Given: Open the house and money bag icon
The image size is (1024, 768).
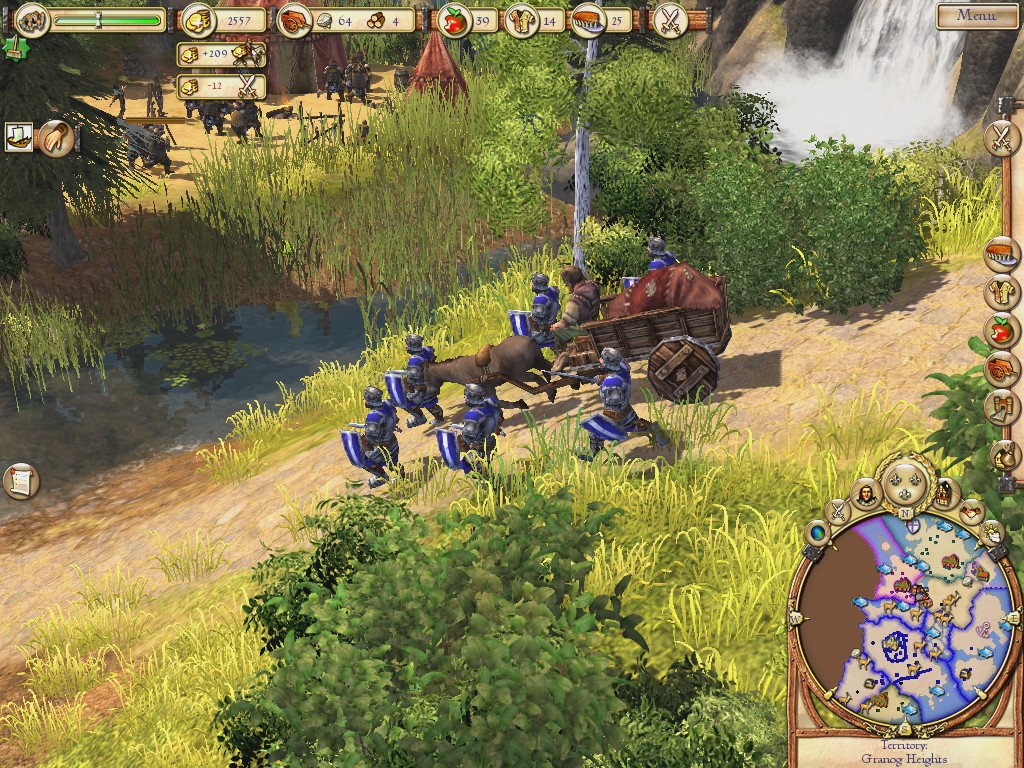Looking at the screenshot, I should (1001, 455).
